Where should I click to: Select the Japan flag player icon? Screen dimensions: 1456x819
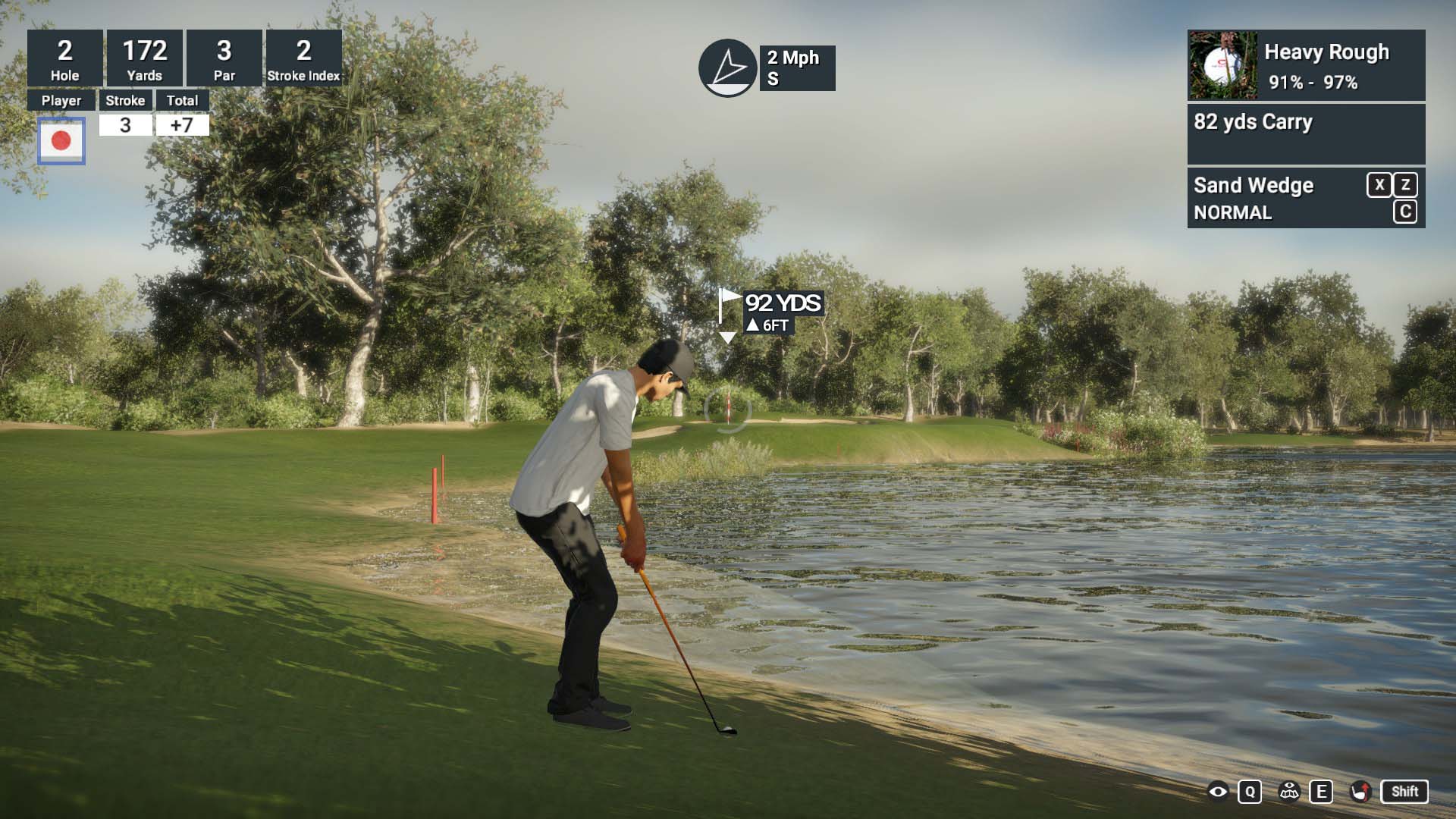pos(61,140)
